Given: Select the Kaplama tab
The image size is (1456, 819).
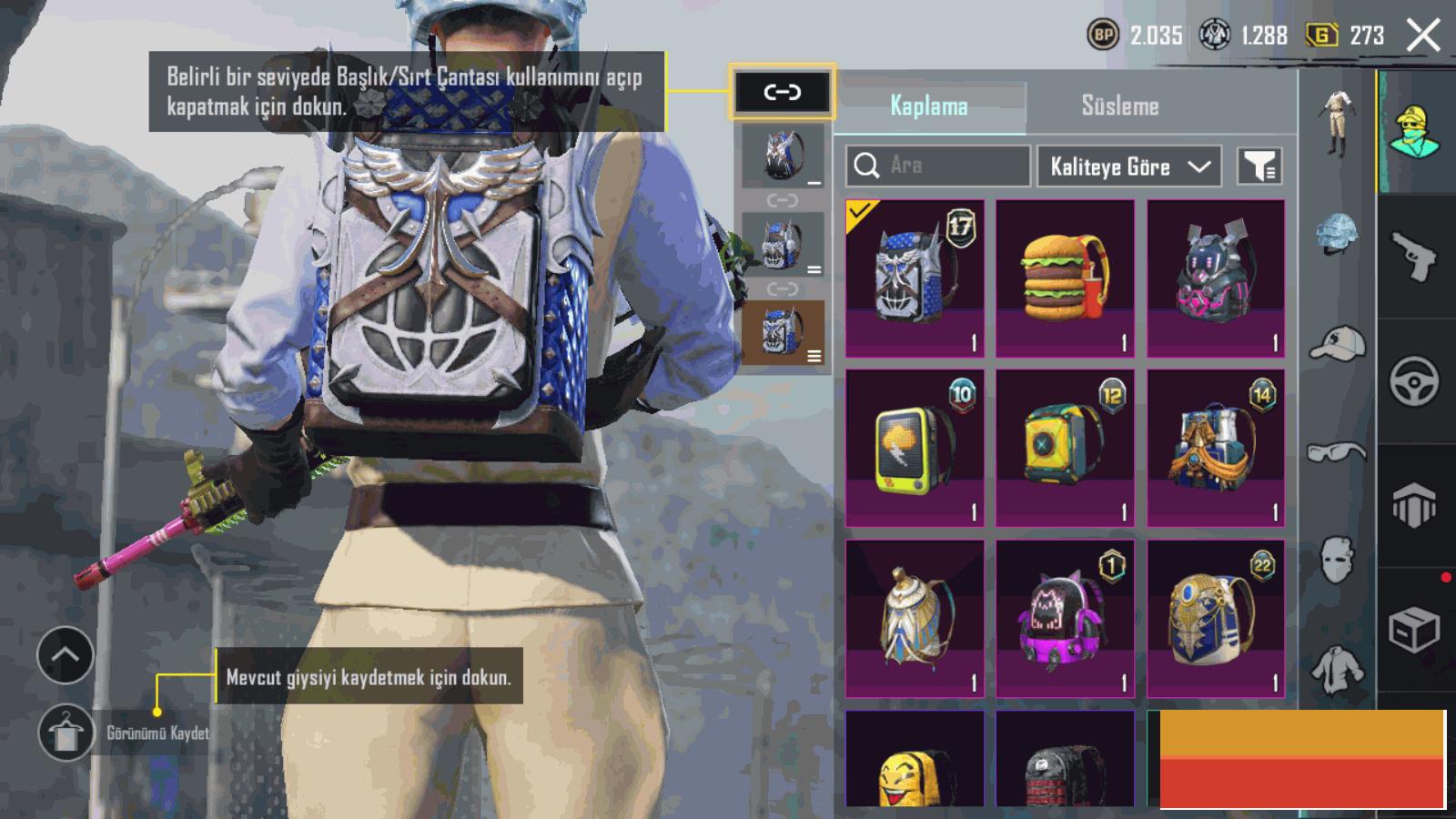Looking at the screenshot, I should [x=928, y=106].
